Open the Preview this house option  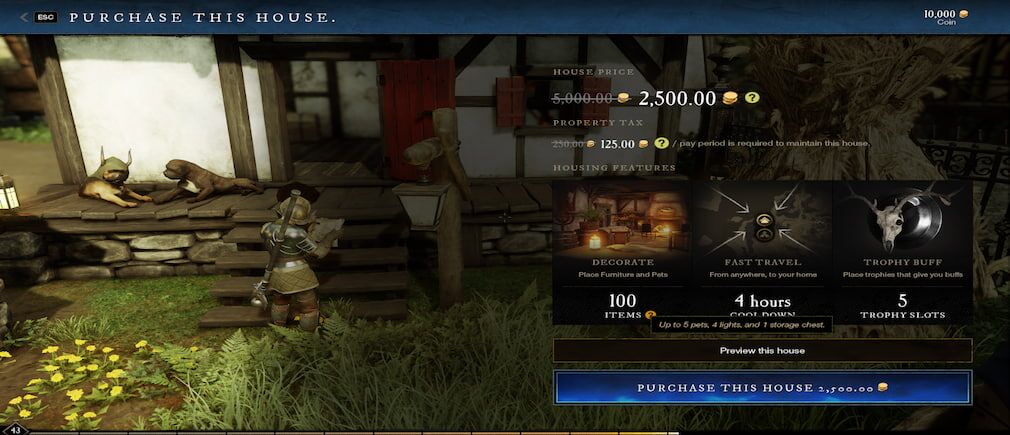762,351
